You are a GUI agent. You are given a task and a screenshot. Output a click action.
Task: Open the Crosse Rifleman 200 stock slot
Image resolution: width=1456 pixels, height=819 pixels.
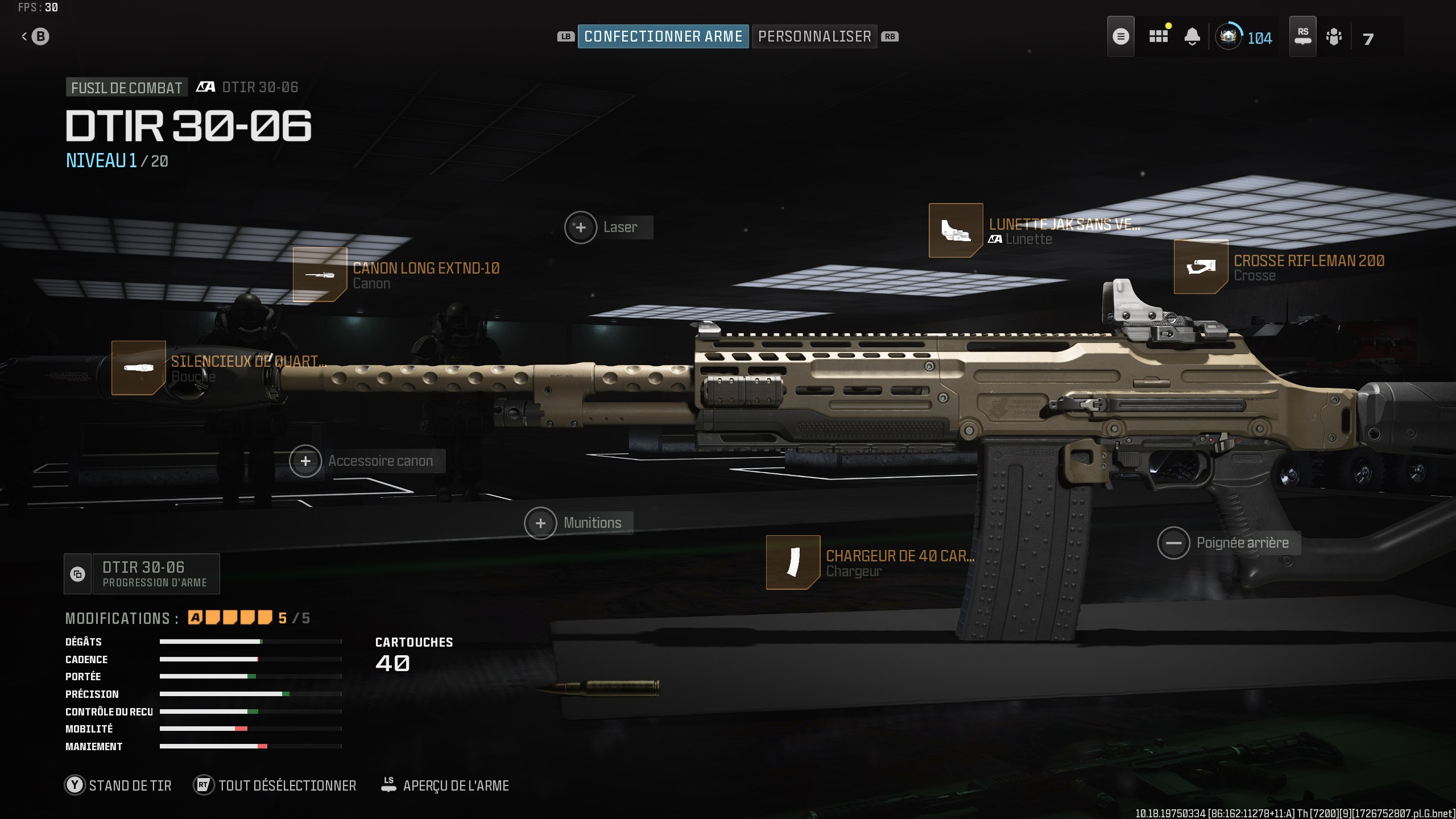(1201, 266)
